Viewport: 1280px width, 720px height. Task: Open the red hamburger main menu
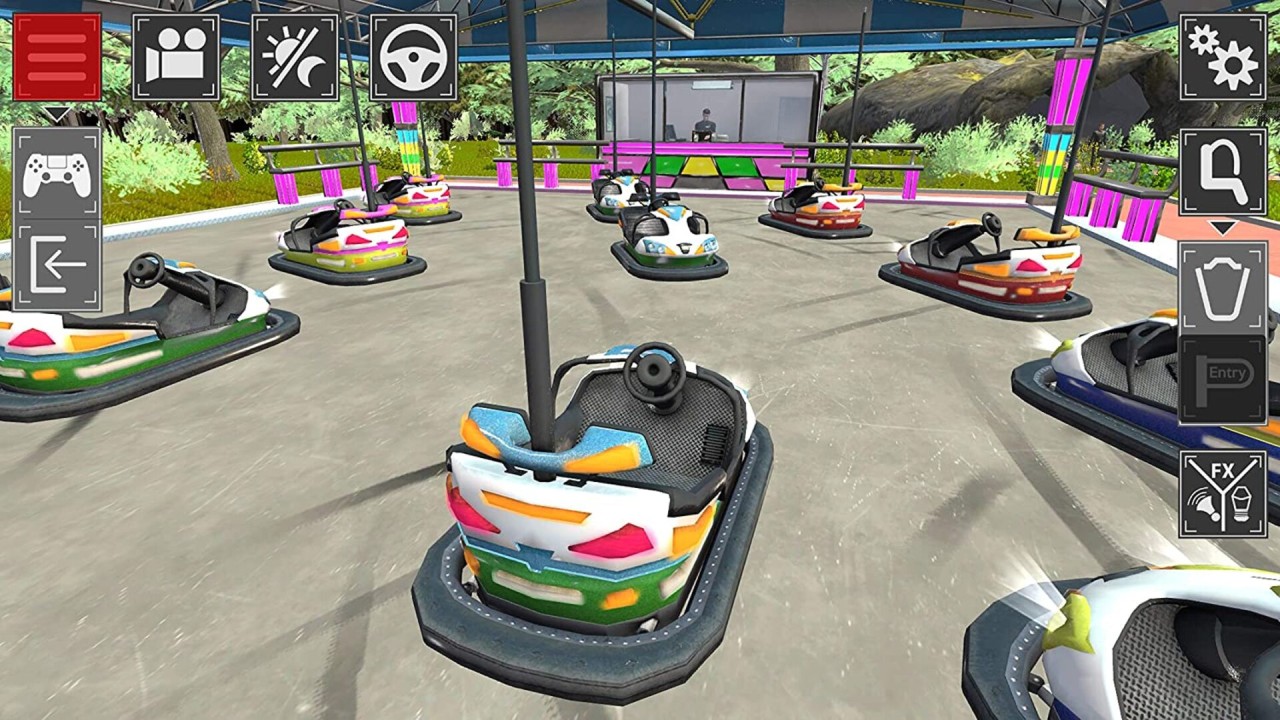pyautogui.click(x=57, y=57)
